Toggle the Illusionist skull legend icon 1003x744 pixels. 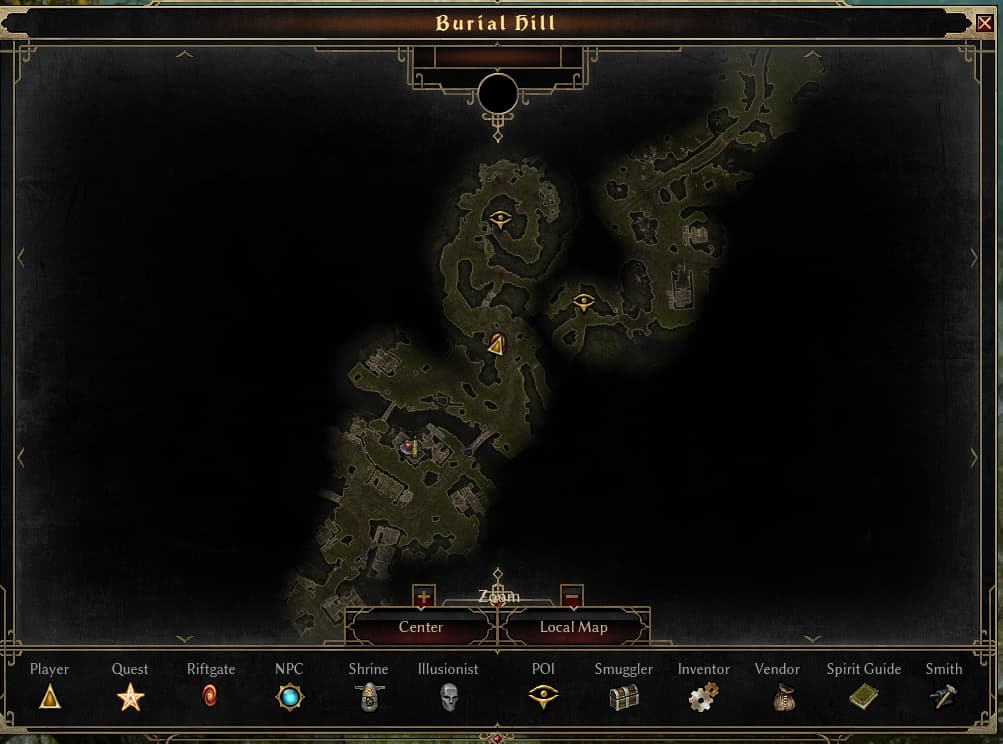448,697
